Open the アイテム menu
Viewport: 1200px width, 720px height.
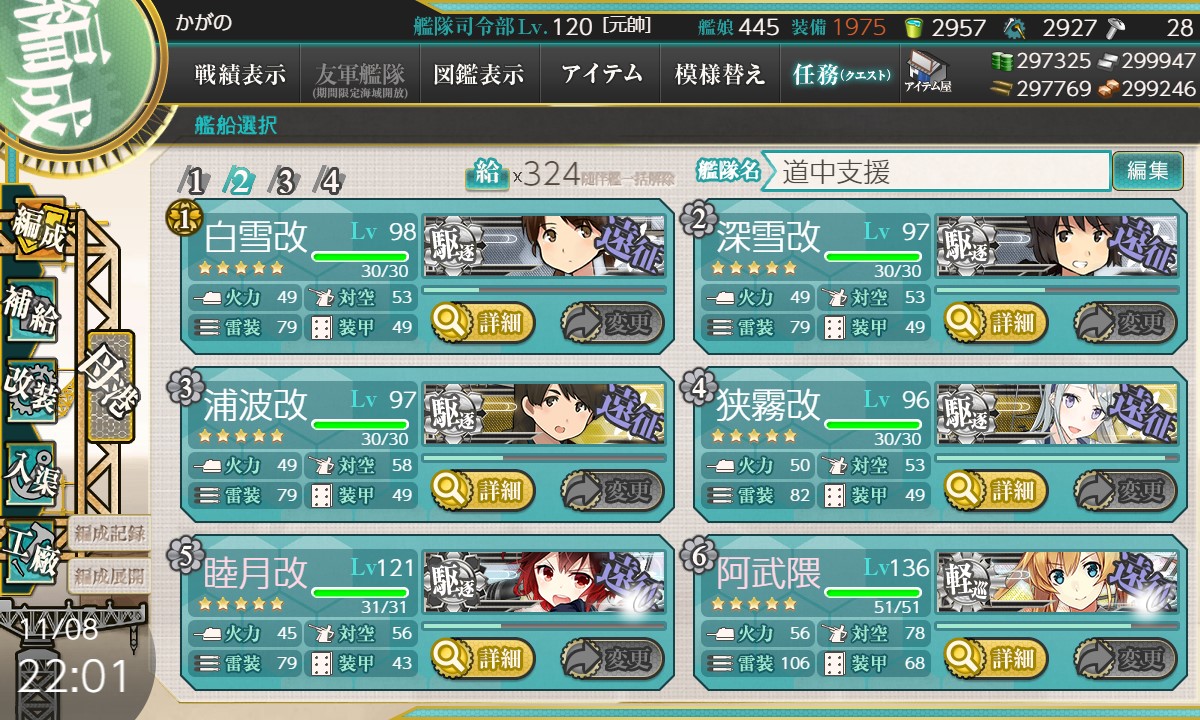pos(600,75)
